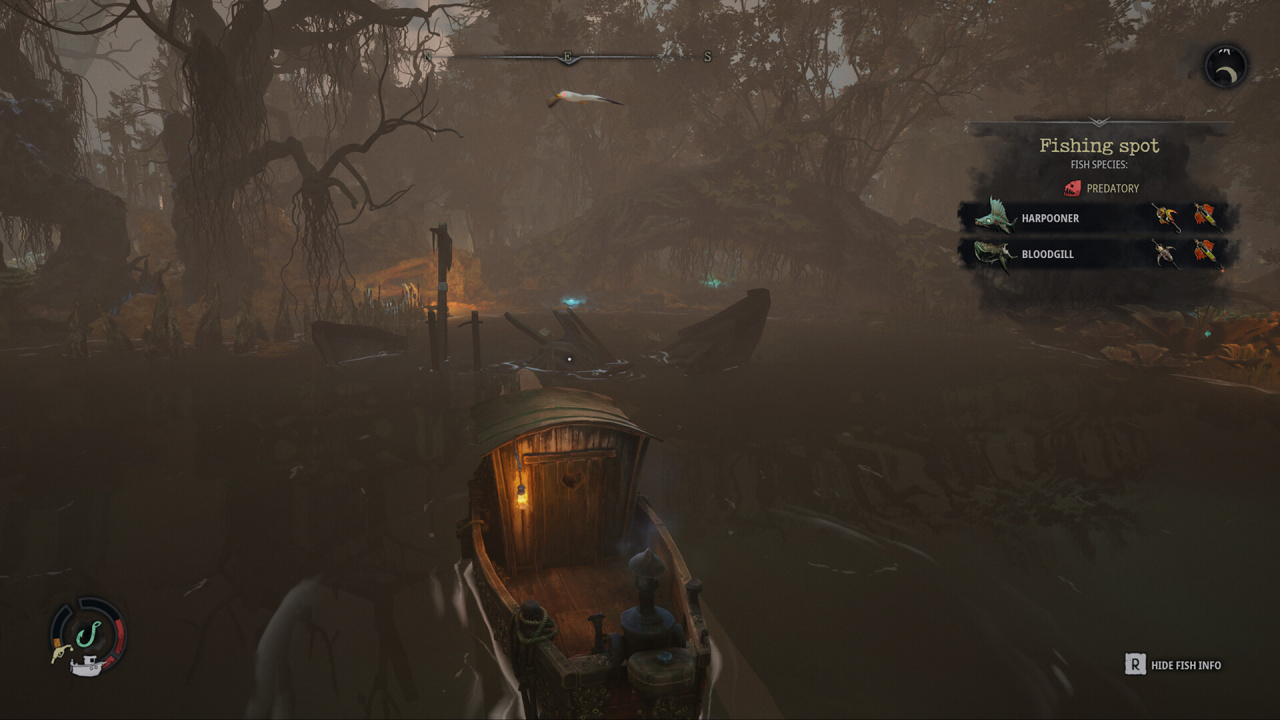Viewport: 1280px width, 720px height.
Task: Select the Harpooner fish entry
Action: (1049, 218)
